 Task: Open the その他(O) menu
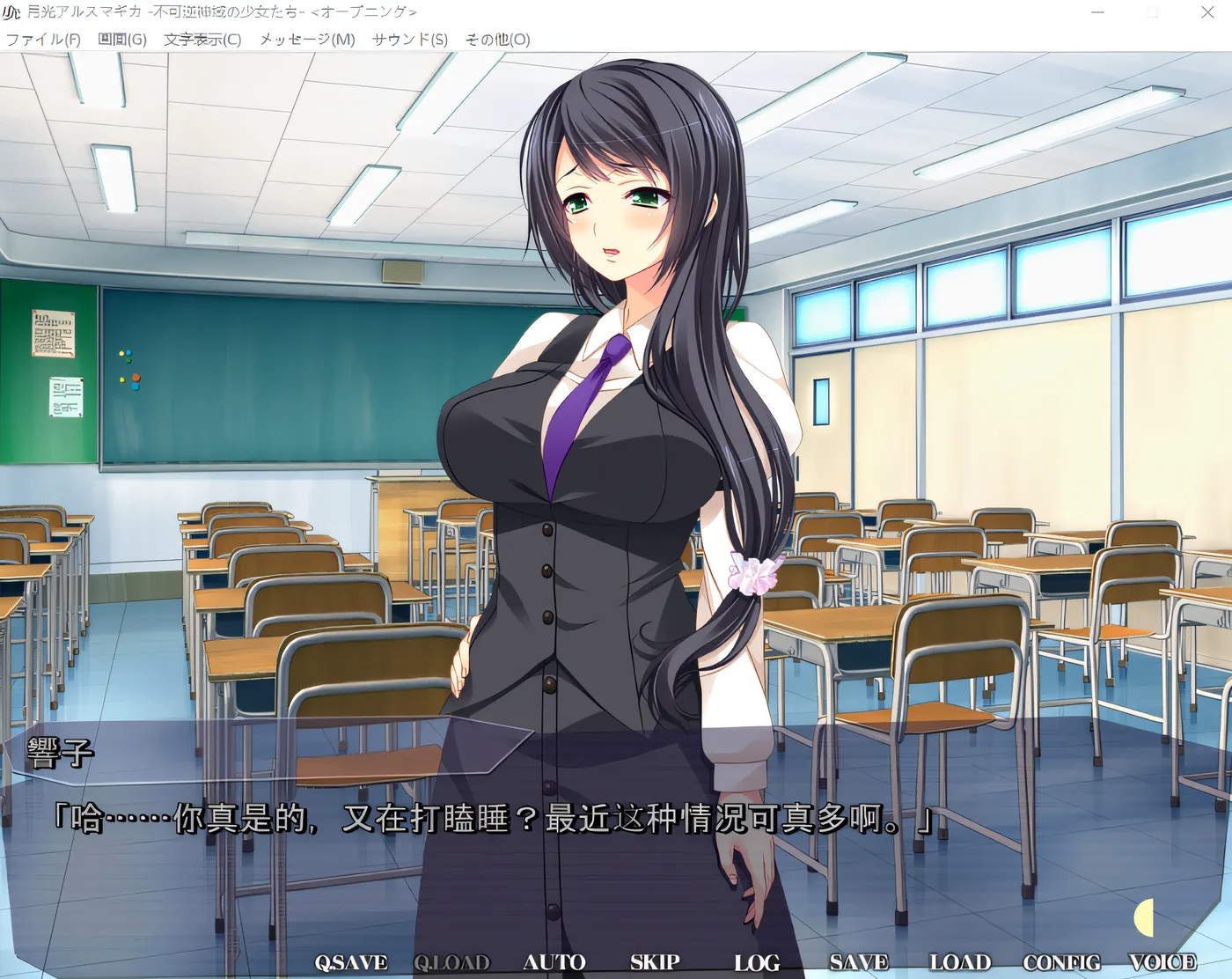click(498, 40)
